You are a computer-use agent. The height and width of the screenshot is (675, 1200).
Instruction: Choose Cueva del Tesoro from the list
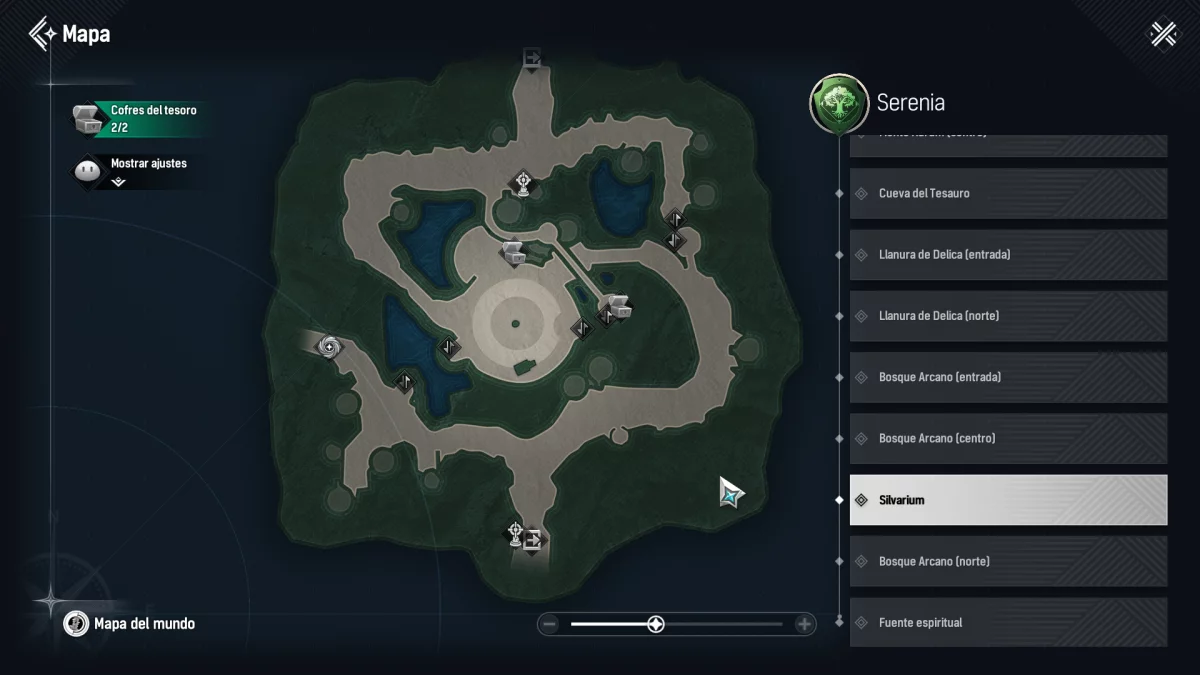coord(1008,193)
